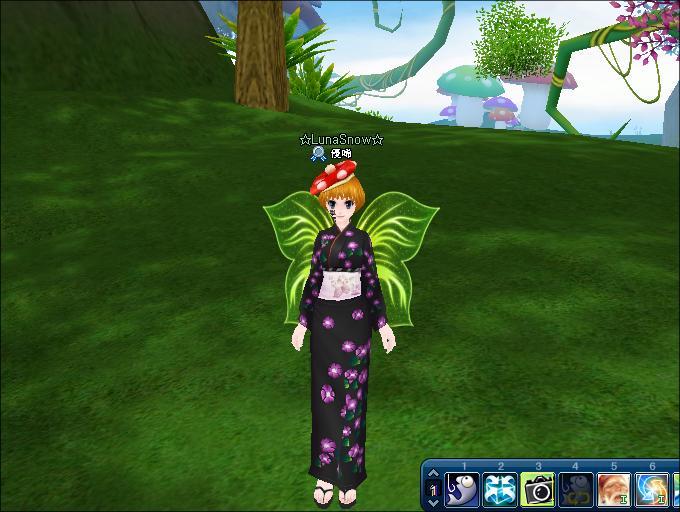This screenshot has width=680, height=512.
Task: Use the blue arrows cube skill
Action: [x=500, y=490]
